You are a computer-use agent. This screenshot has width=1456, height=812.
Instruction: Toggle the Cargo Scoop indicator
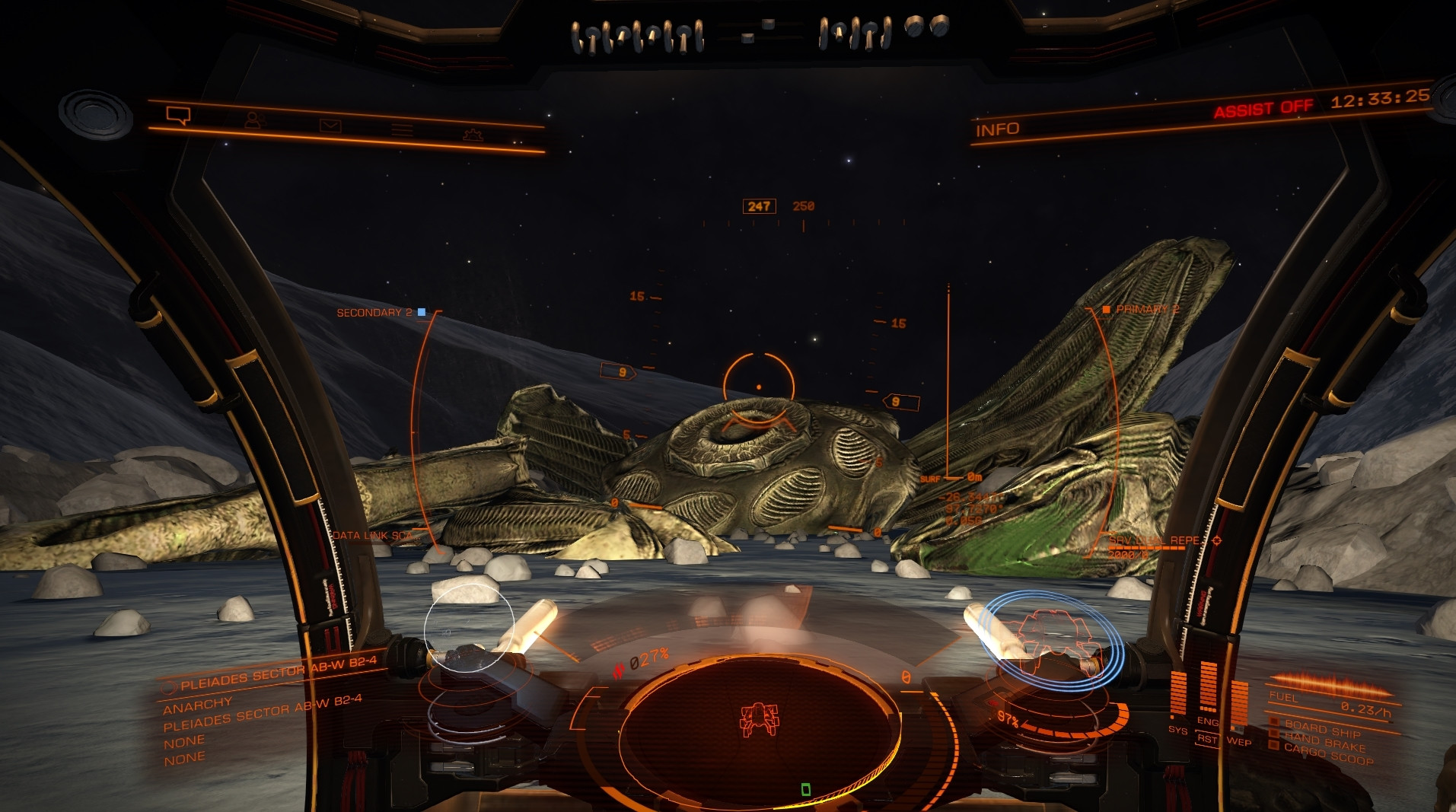[x=1328, y=753]
